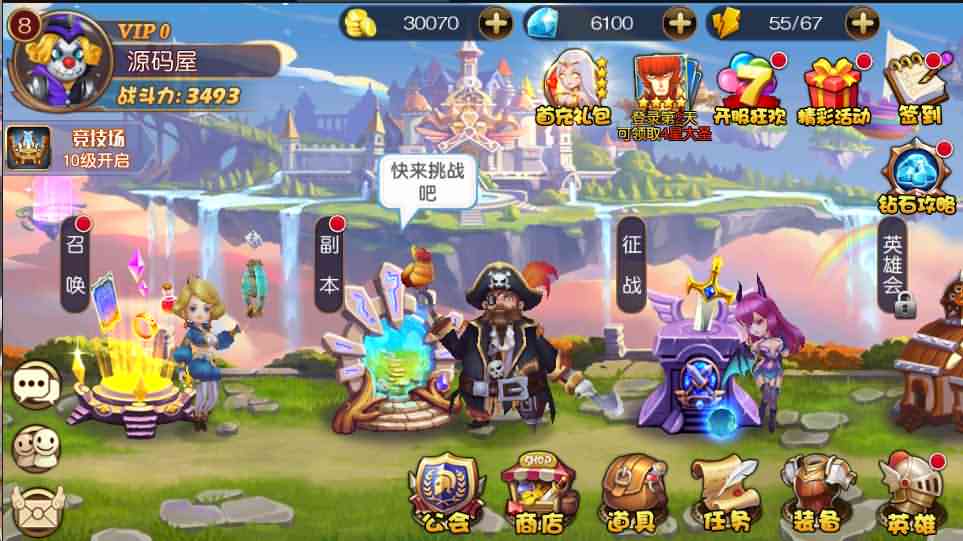Open the 公会 guild menu
Screen dimensions: 963x541
pos(446,490)
